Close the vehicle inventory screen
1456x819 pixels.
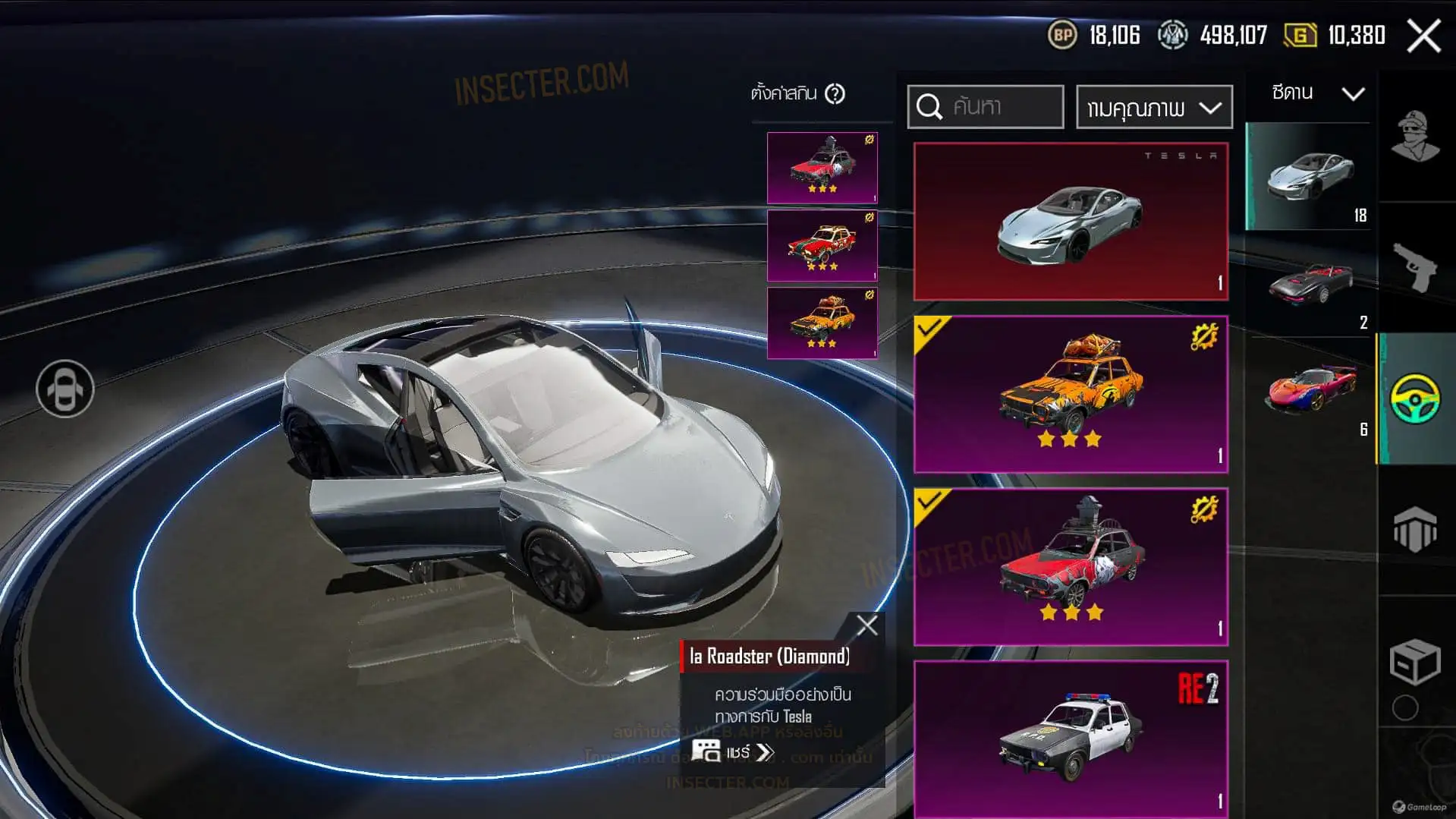[1423, 36]
